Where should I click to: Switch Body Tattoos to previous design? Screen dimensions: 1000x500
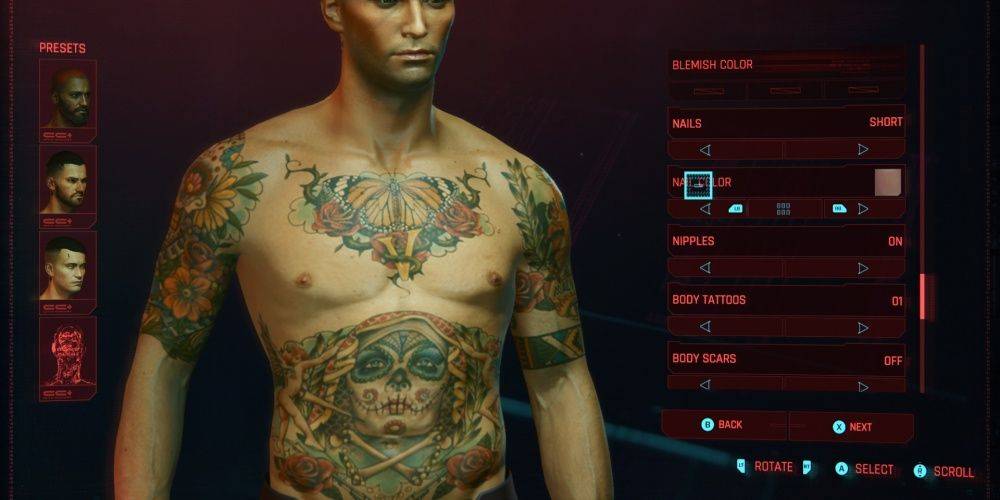[705, 327]
